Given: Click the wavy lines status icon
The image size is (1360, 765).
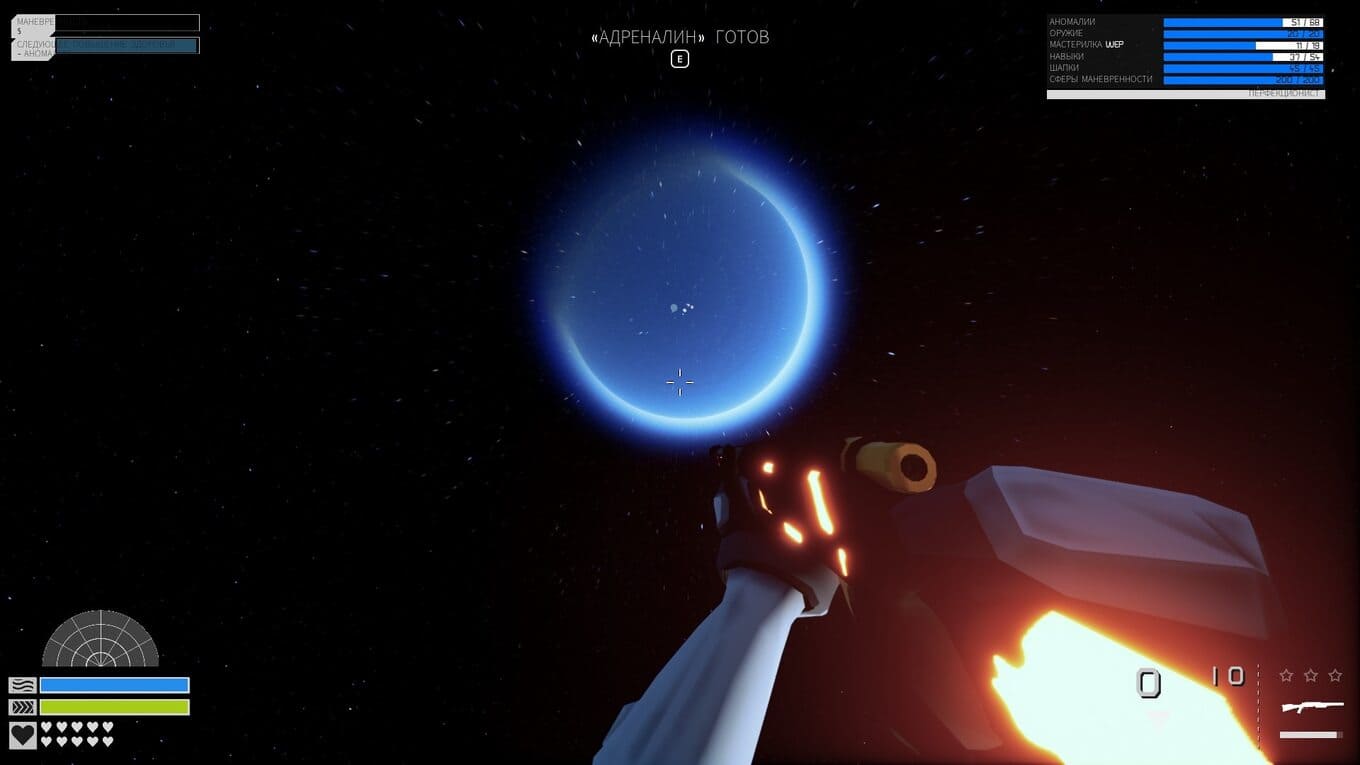Looking at the screenshot, I should [23, 685].
